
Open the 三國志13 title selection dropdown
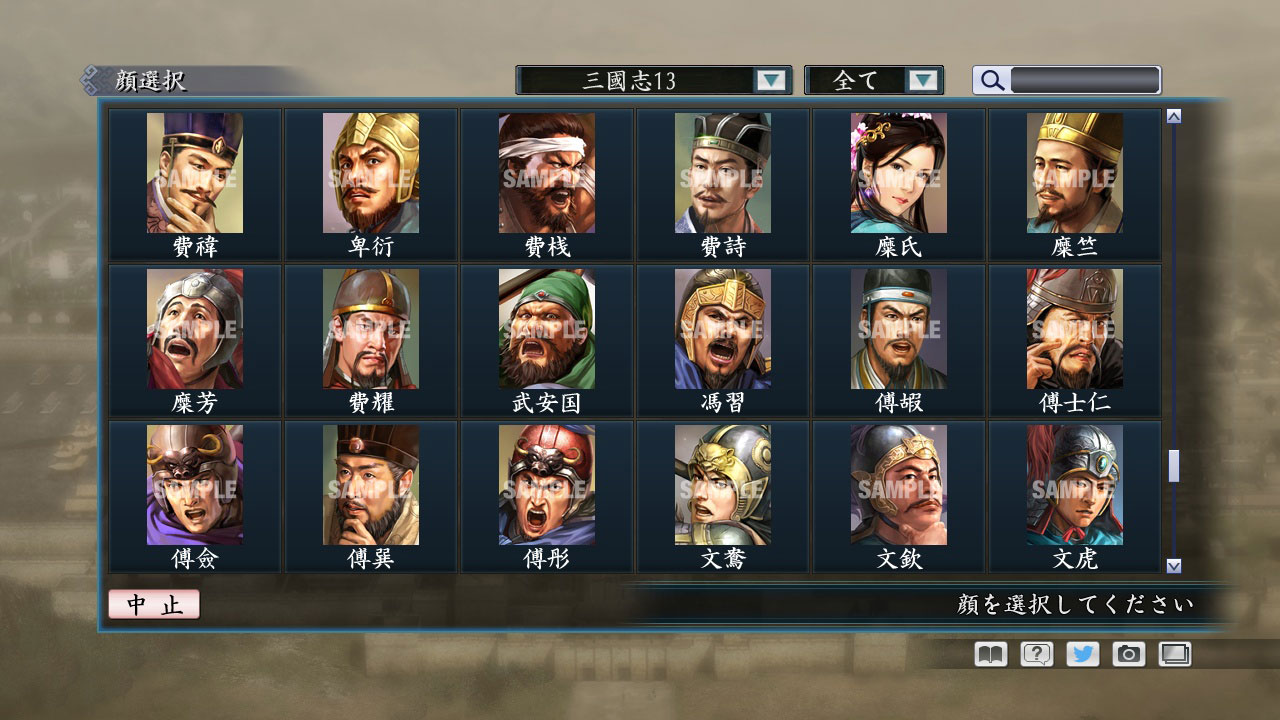point(632,79)
